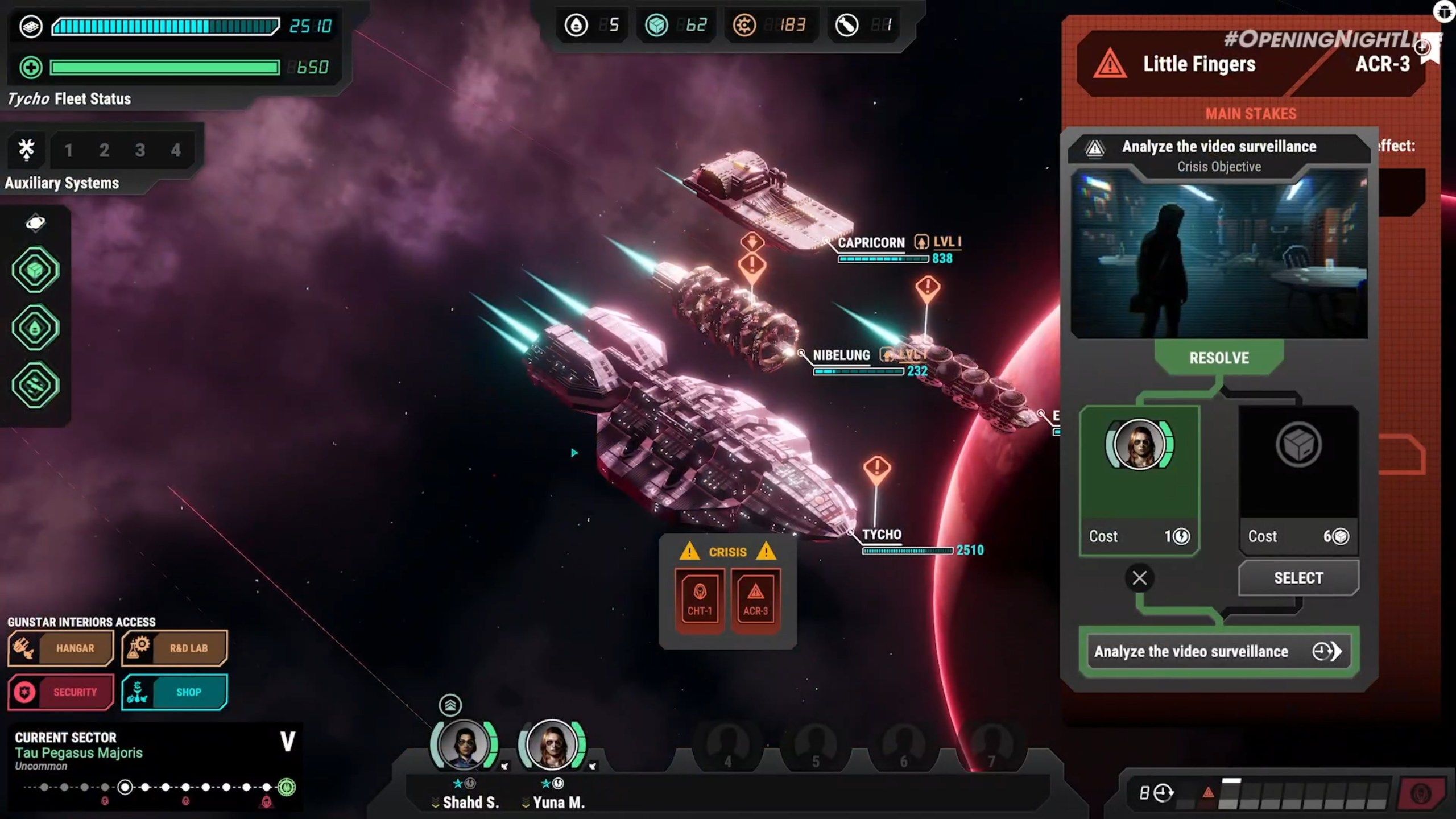Image resolution: width=1456 pixels, height=819 pixels.
Task: Click the green Resolve button
Action: coord(1219,358)
